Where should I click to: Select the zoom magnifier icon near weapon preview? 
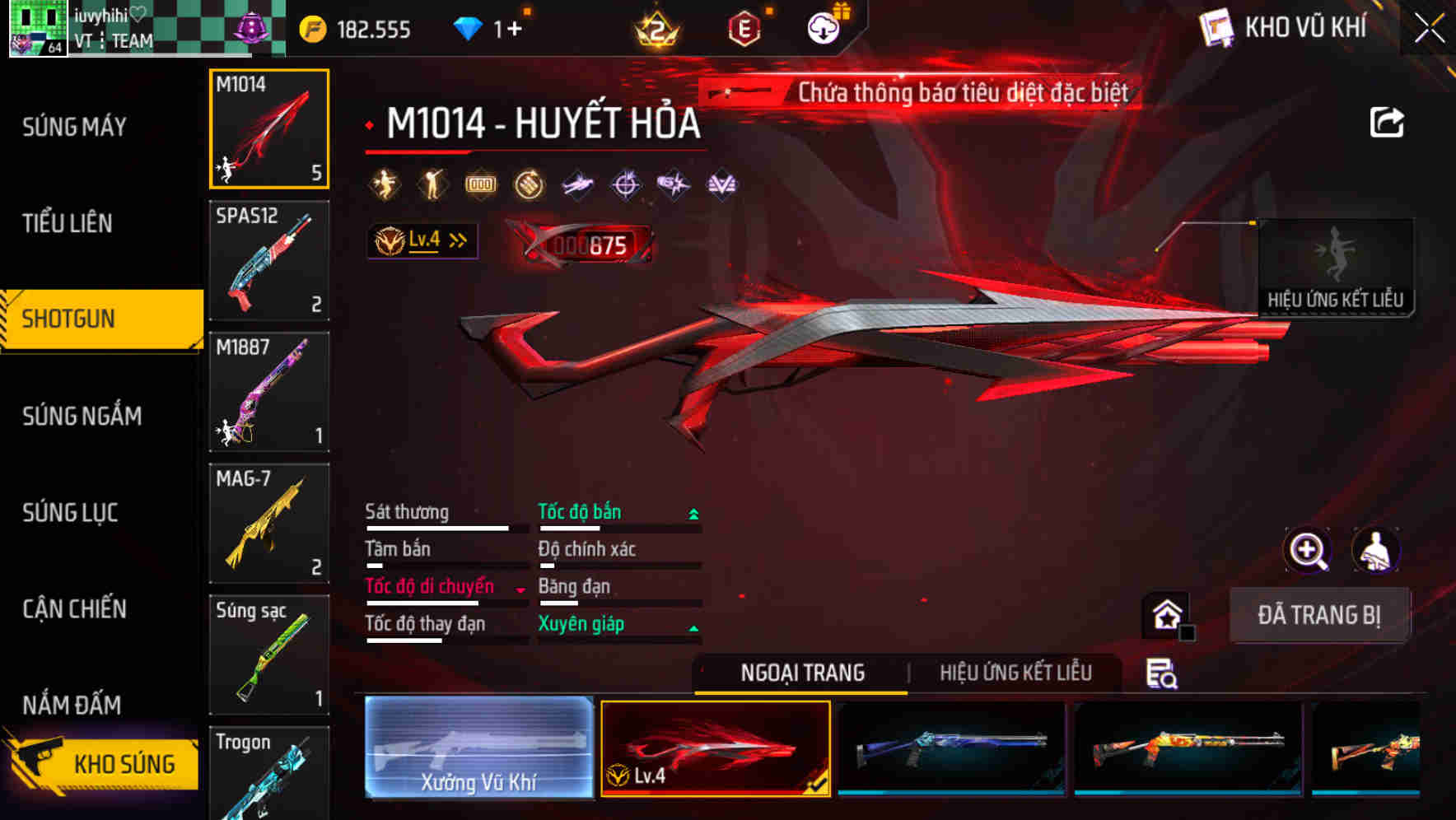(x=1308, y=550)
